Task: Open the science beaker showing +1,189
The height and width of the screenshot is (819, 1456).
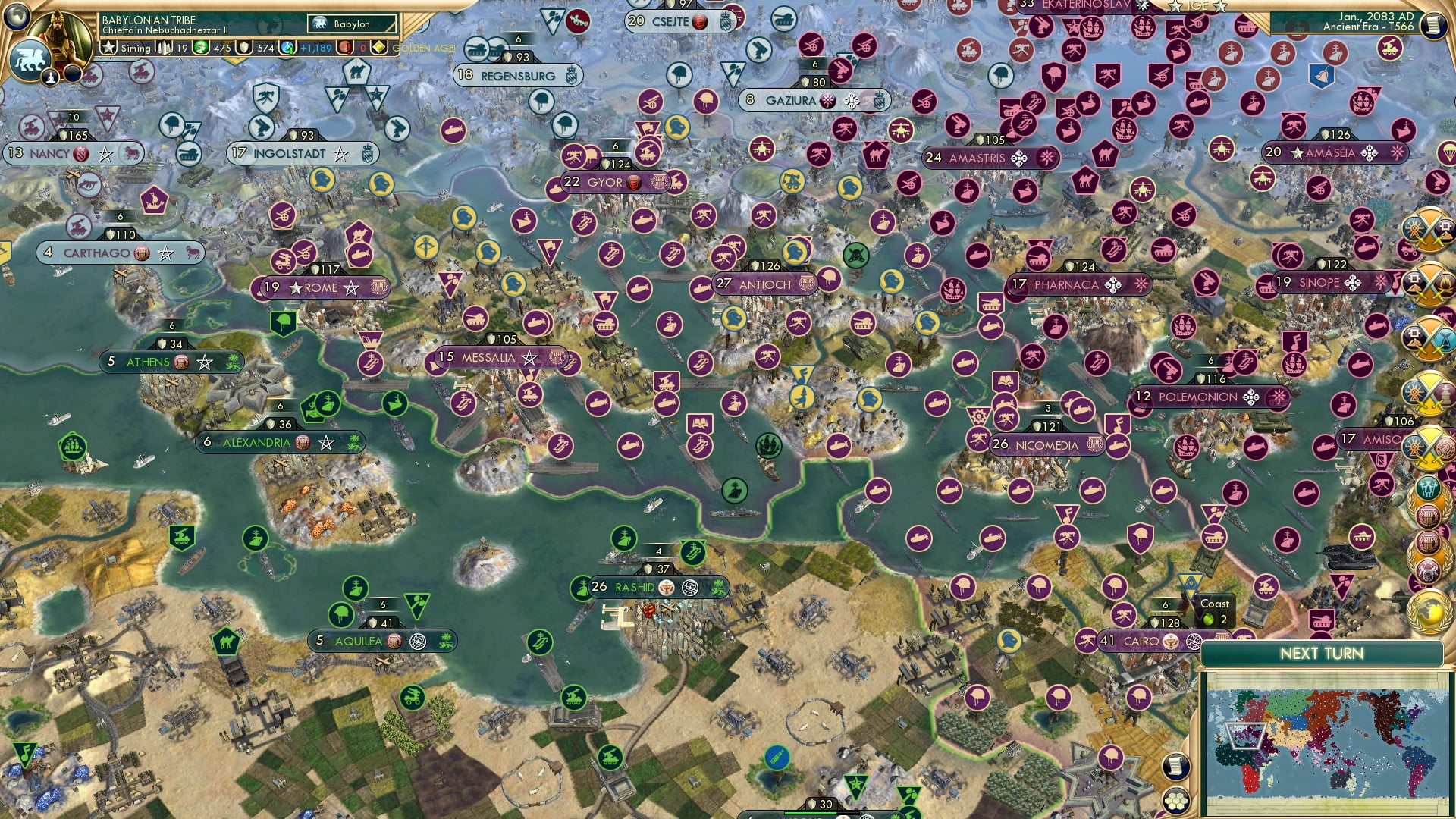Action: pos(289,47)
